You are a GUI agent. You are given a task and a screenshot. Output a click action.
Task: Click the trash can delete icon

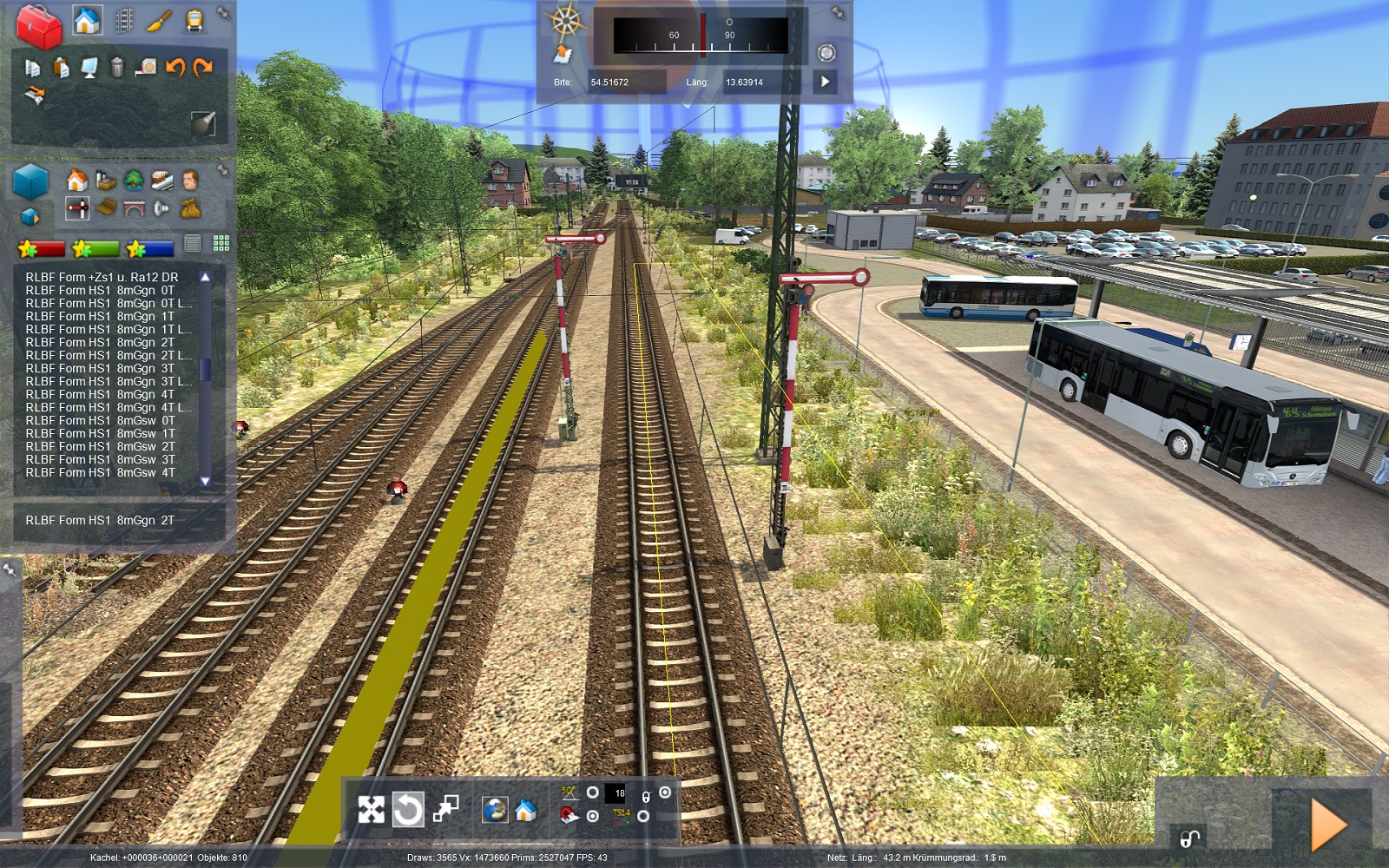pos(117,67)
